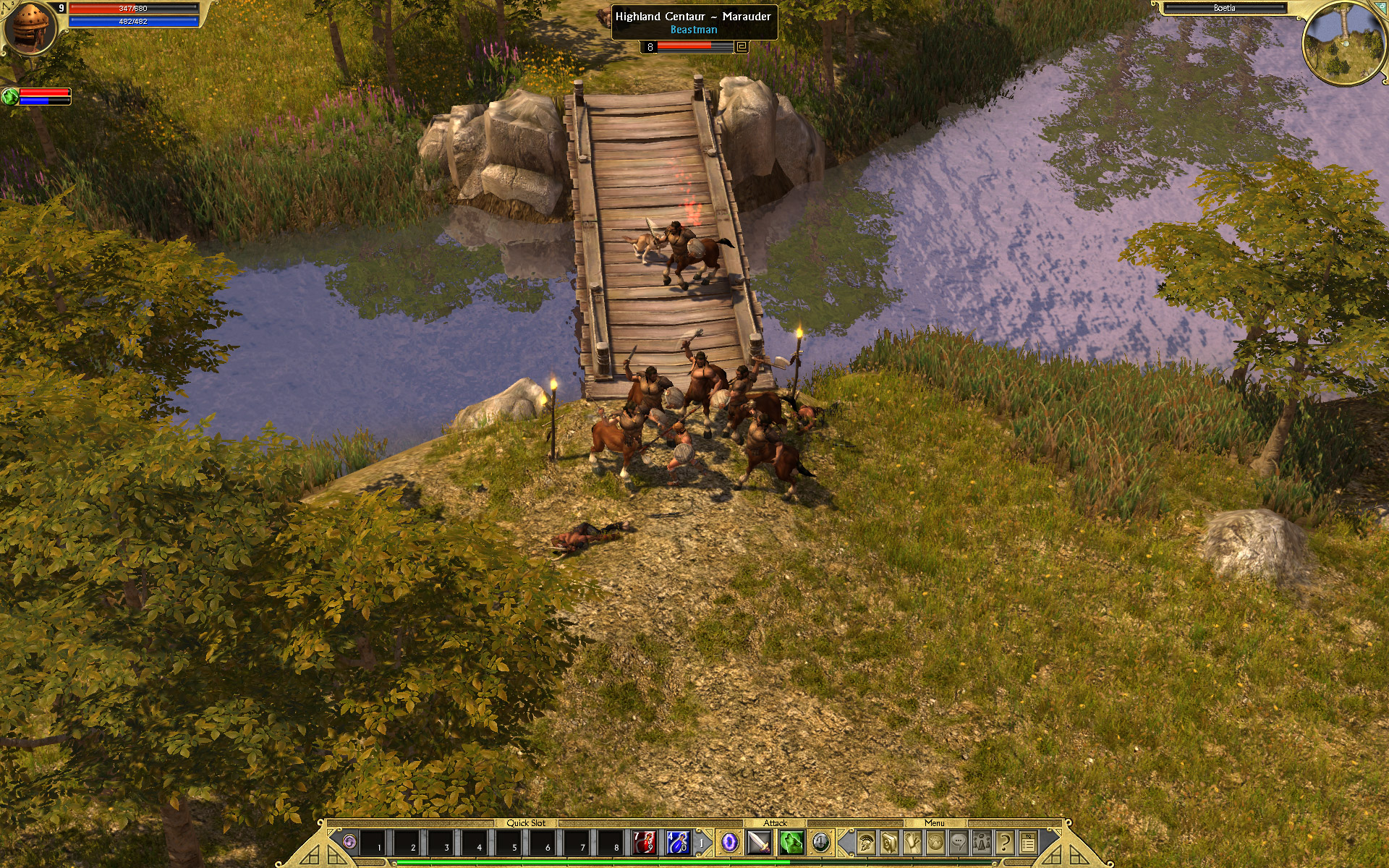Image resolution: width=1389 pixels, height=868 pixels.
Task: Drink the blue energy potion
Action: pyautogui.click(x=677, y=842)
